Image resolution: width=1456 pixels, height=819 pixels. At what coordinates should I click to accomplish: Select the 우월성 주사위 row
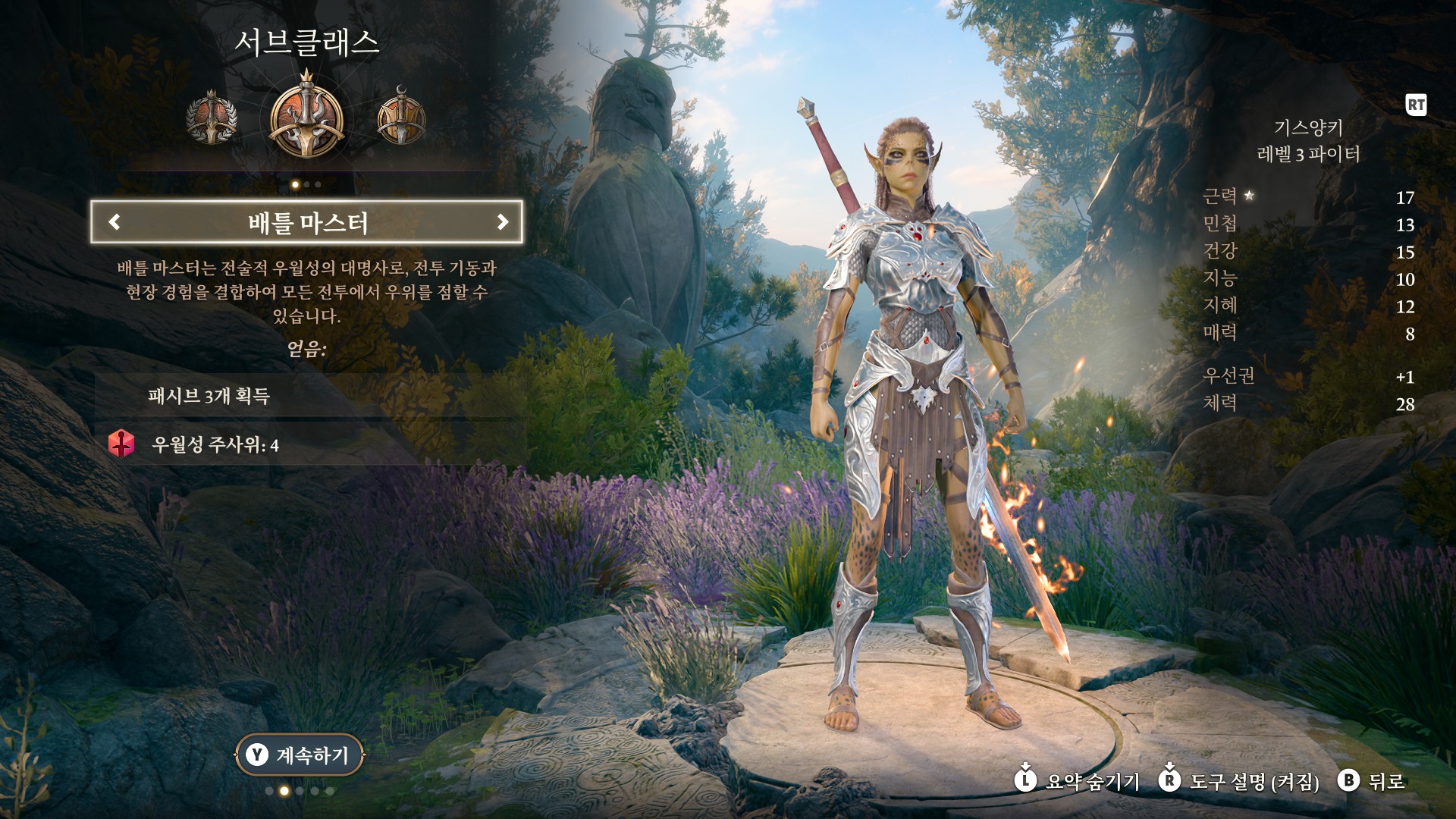tap(307, 444)
